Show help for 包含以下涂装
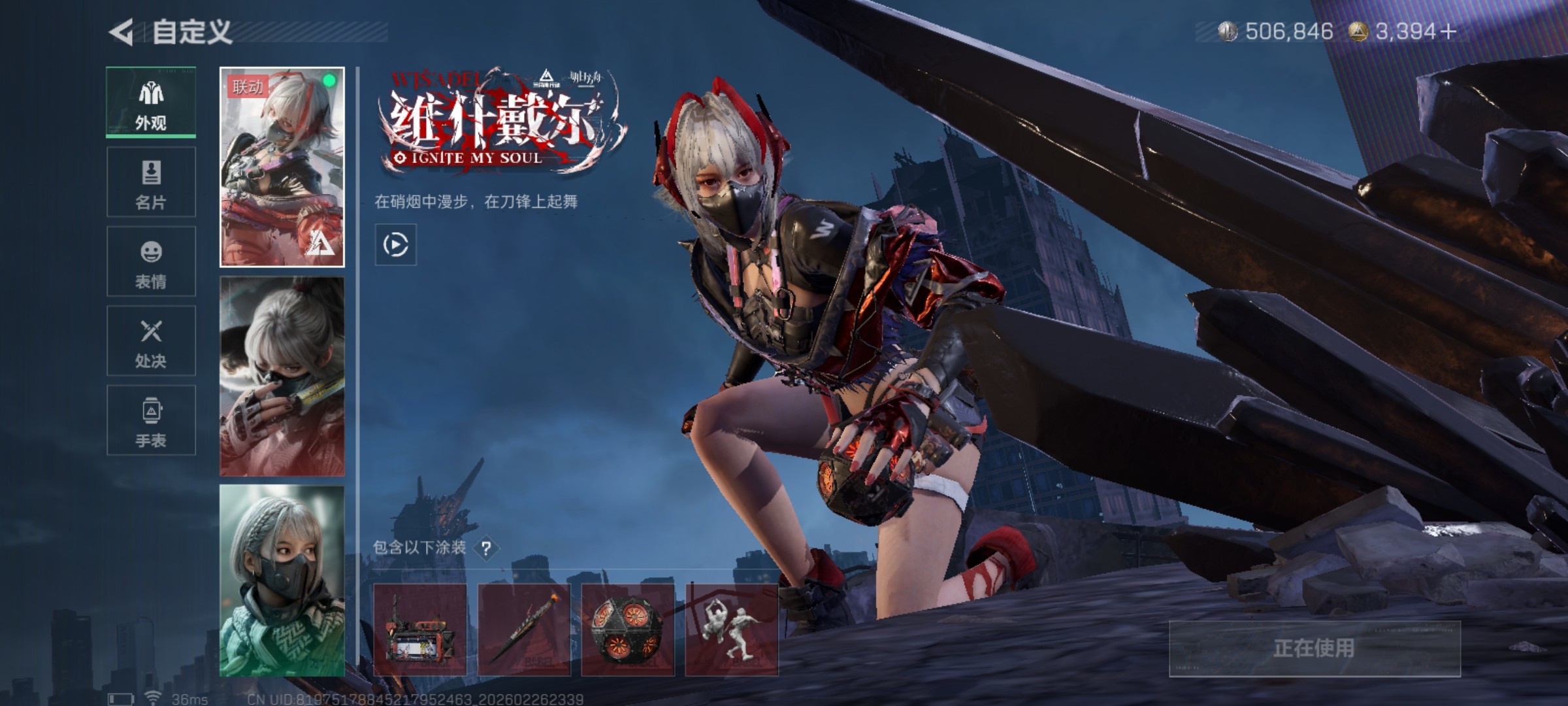1568x706 pixels. pos(486,548)
